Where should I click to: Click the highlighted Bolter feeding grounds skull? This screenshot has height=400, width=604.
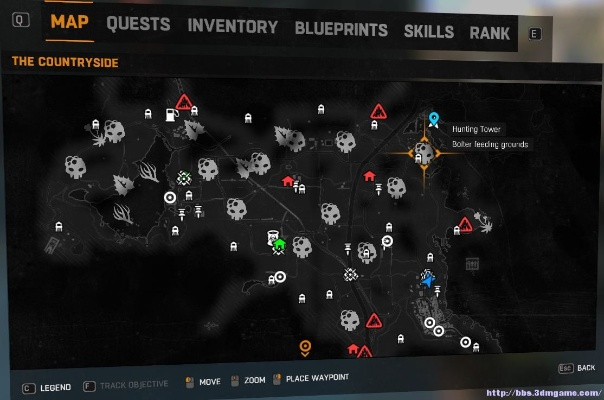424,153
